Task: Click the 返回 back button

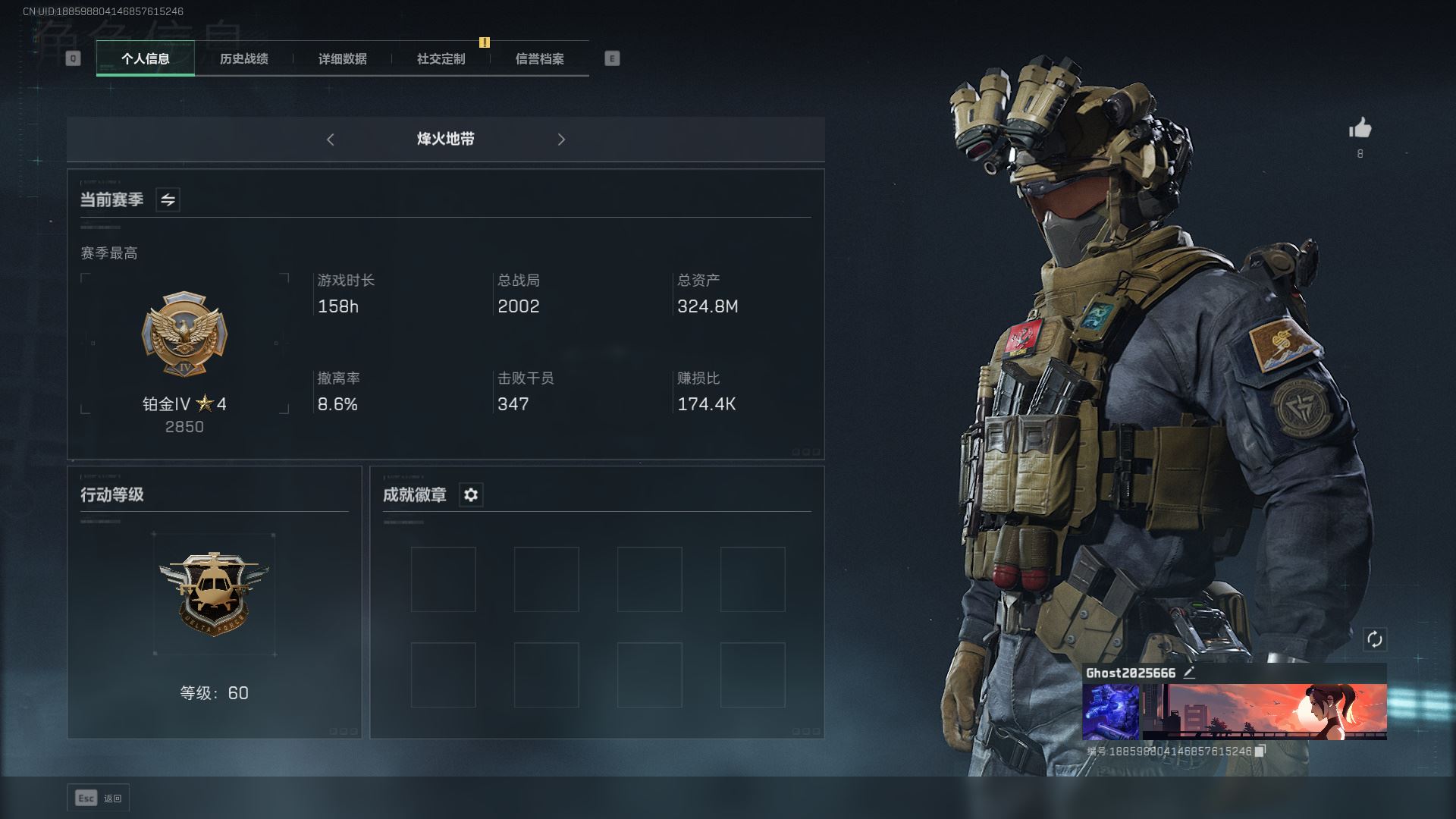Action: pyautogui.click(x=99, y=798)
